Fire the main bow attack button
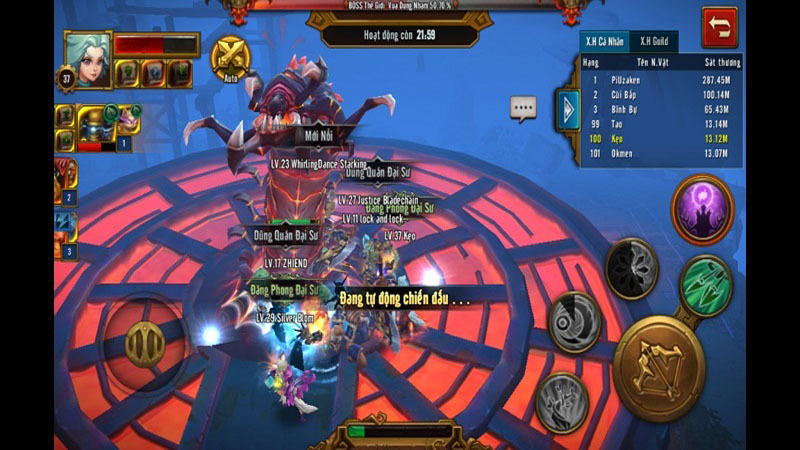Image resolution: width=800 pixels, height=450 pixels. point(659,367)
